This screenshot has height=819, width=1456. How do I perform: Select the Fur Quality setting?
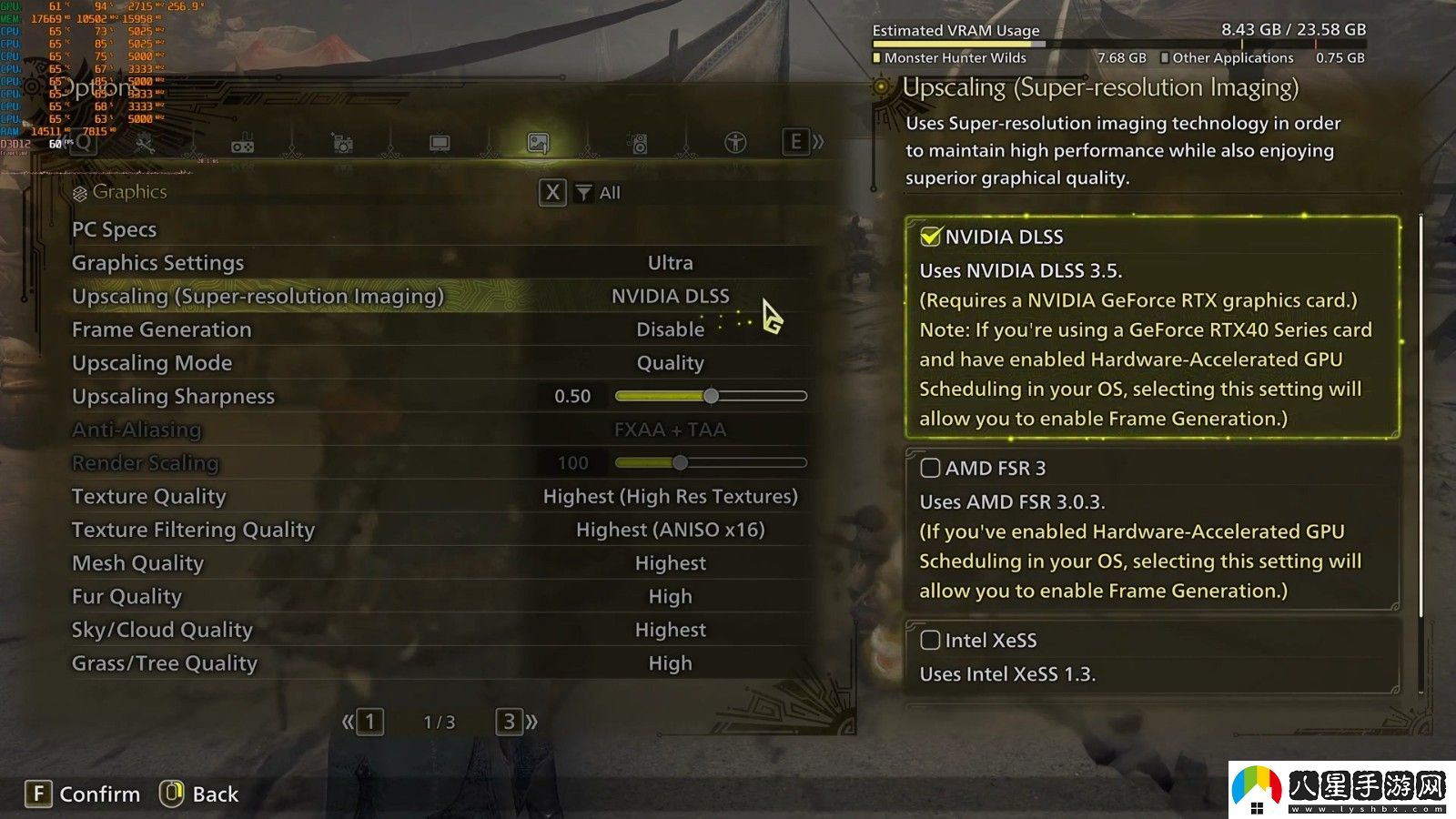point(437,597)
